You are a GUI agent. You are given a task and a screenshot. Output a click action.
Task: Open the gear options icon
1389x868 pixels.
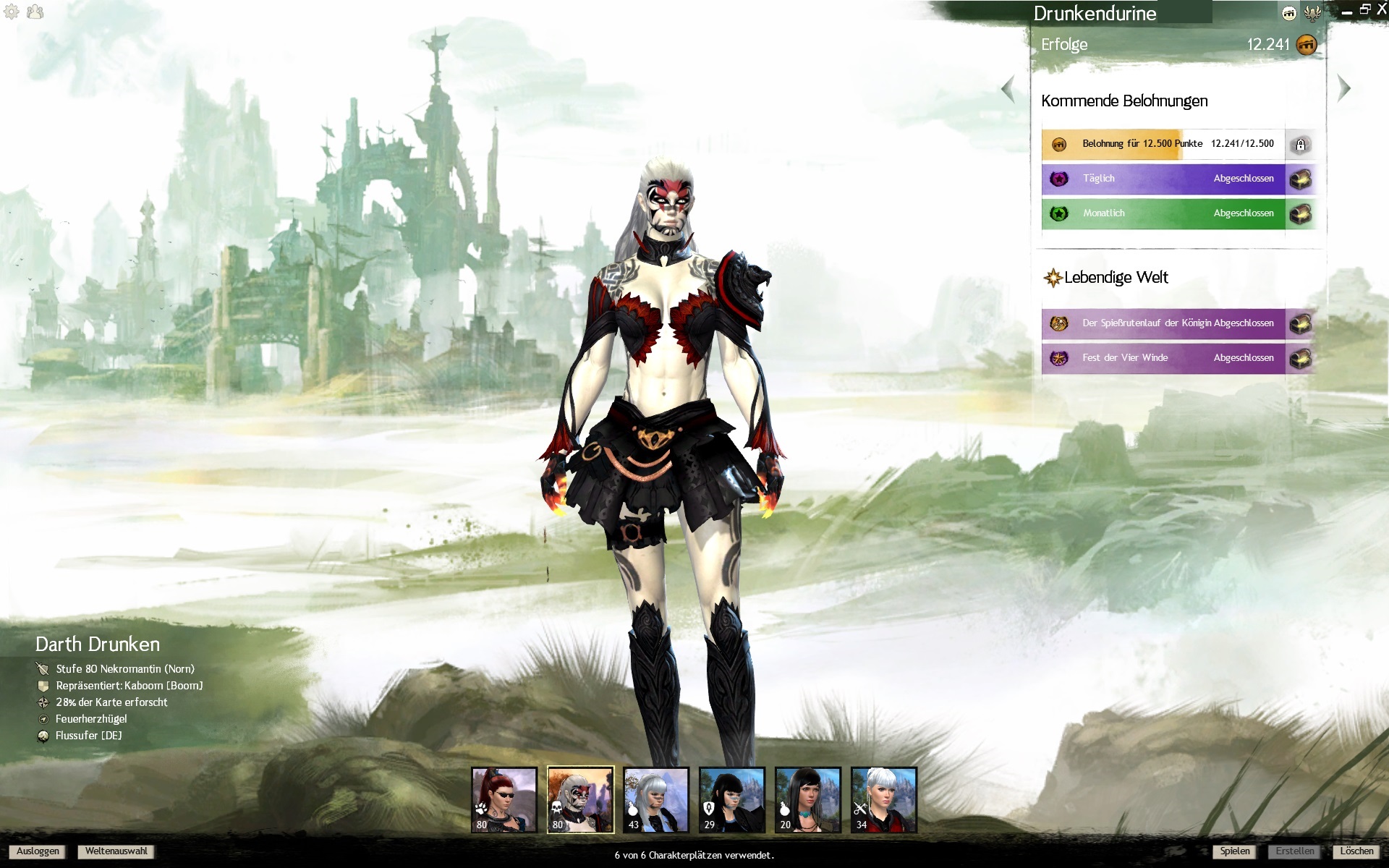(x=12, y=12)
